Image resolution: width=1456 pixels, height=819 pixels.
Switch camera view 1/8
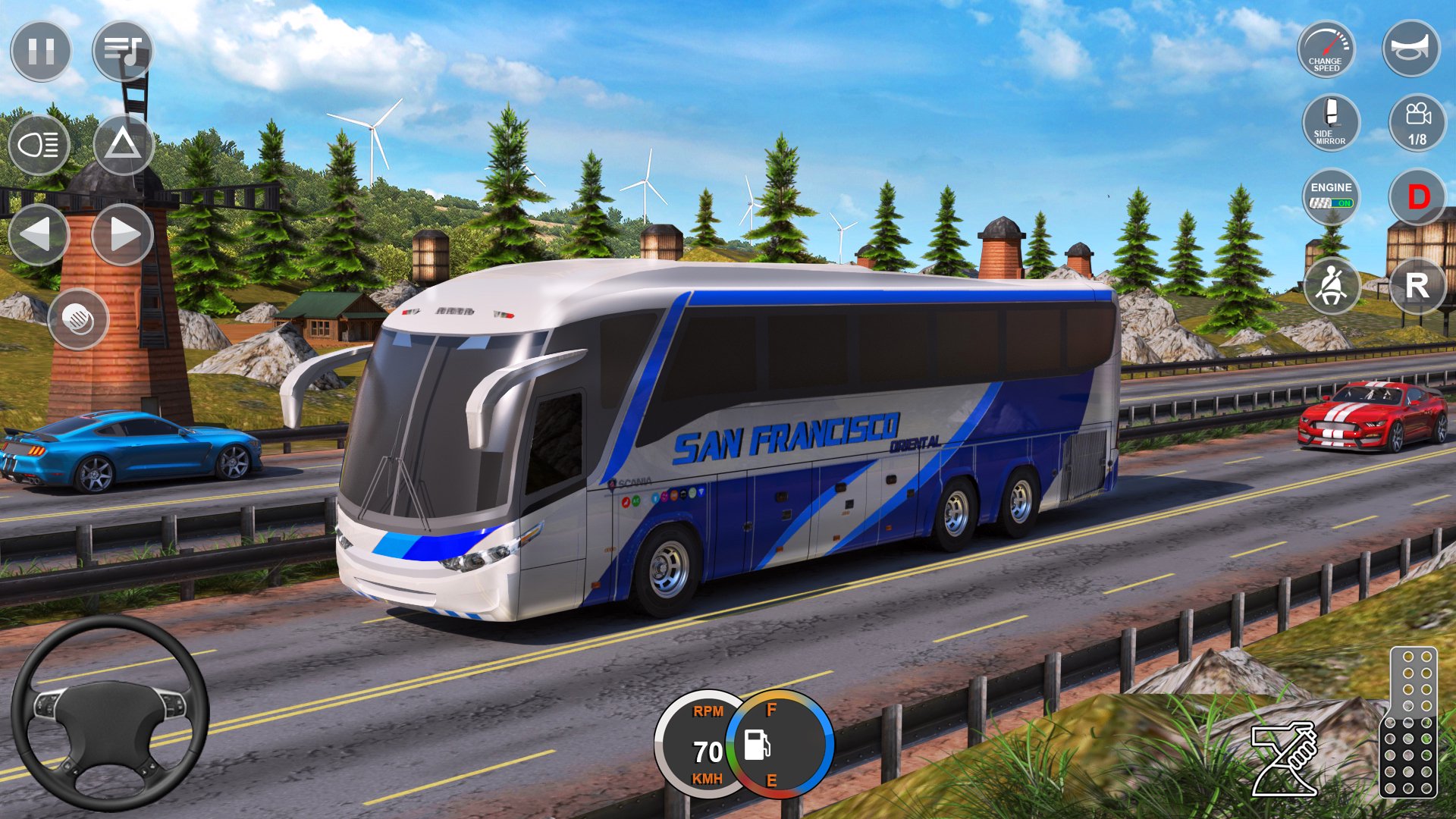[x=1417, y=123]
